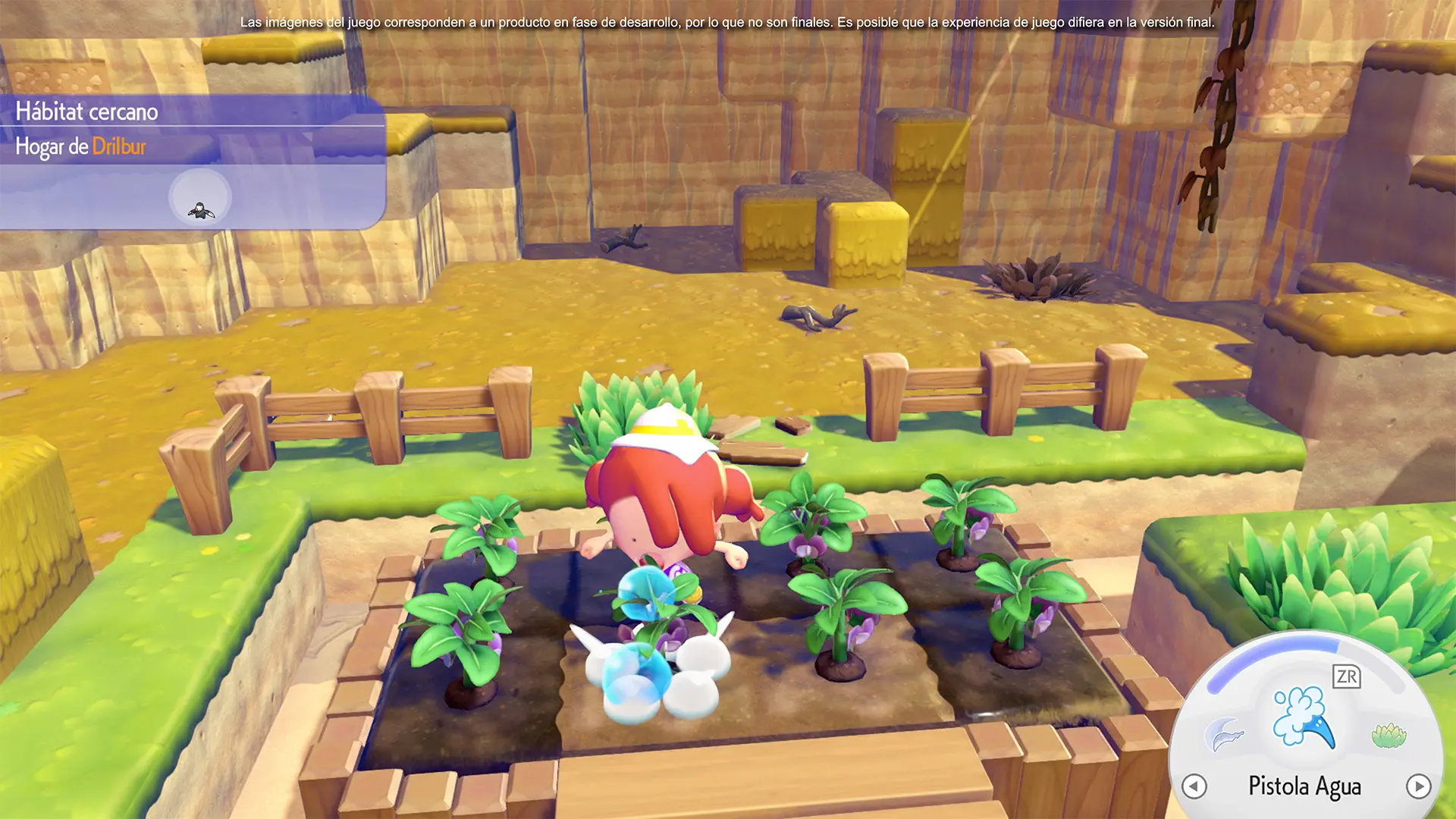Open the Hábitat cercano panel
The width and height of the screenshot is (1456, 819).
[x=87, y=111]
